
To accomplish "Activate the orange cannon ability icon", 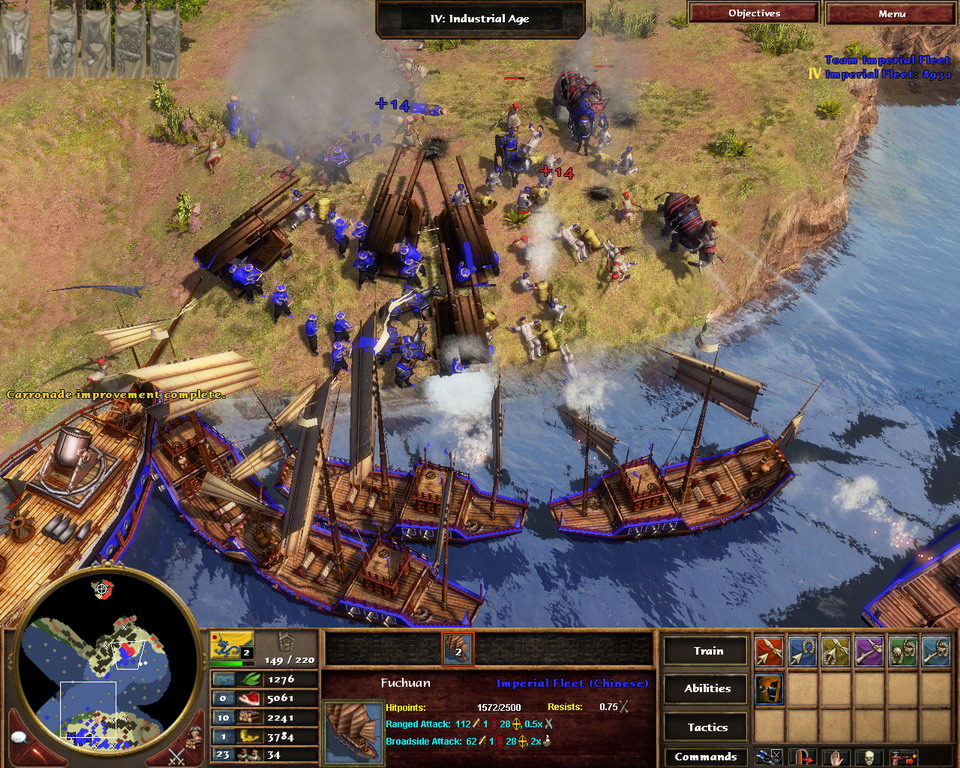I will coord(769,689).
